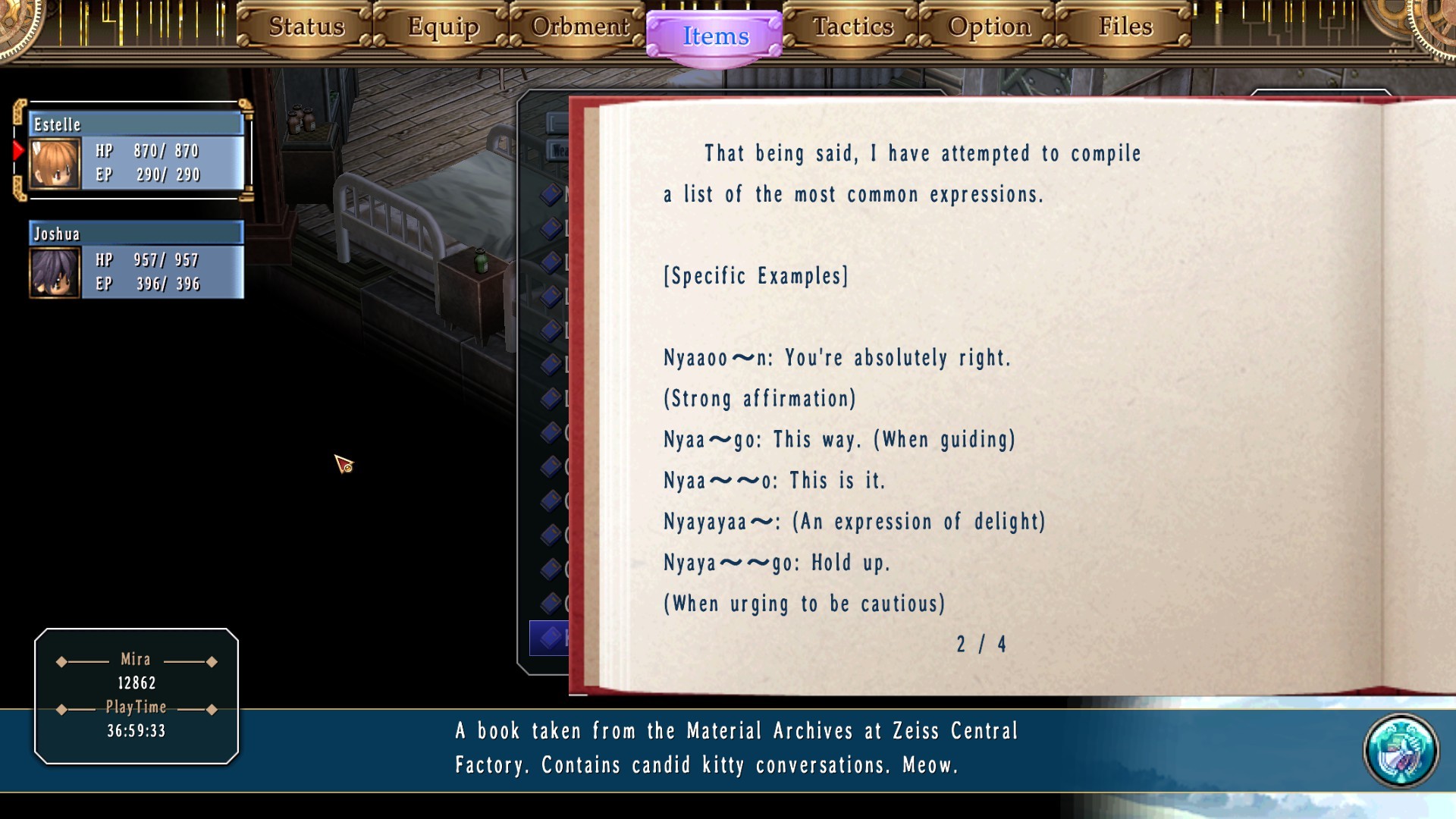Open the Option tab
The width and height of the screenshot is (1456, 819).
pos(989,27)
